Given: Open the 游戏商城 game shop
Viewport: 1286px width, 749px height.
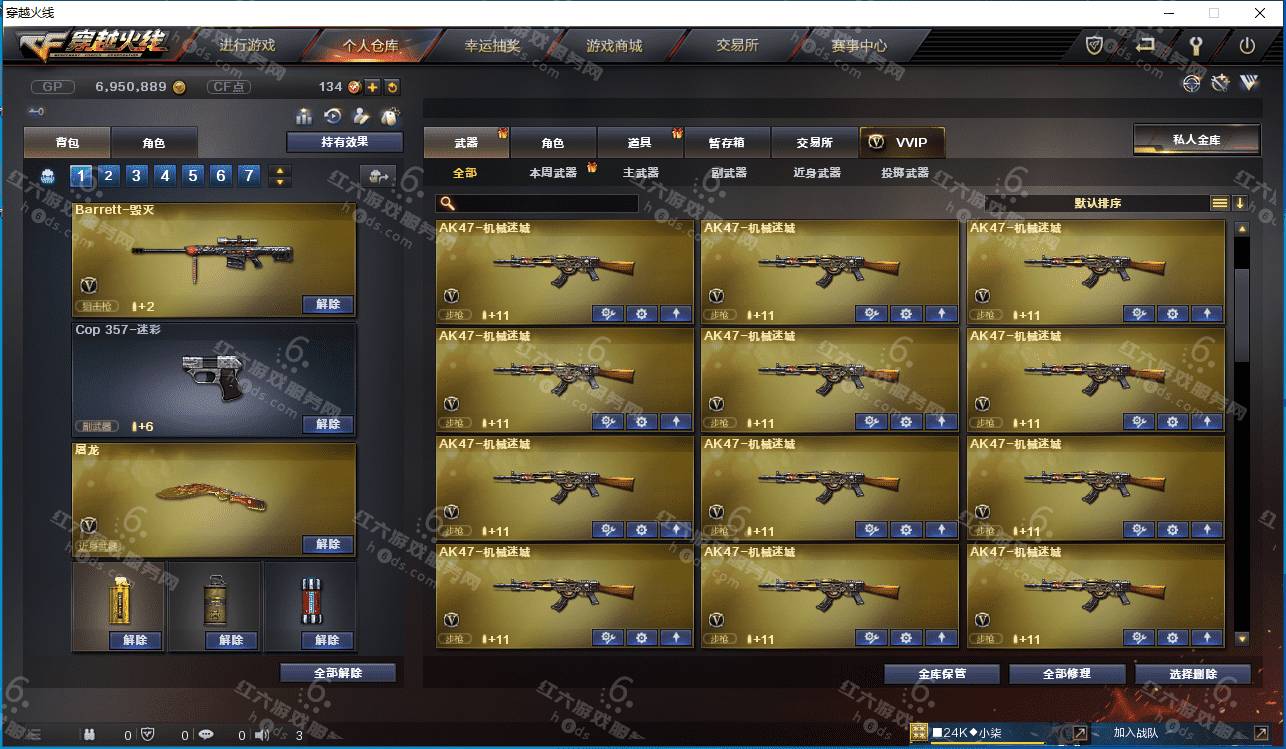Looking at the screenshot, I should pyautogui.click(x=614, y=46).
